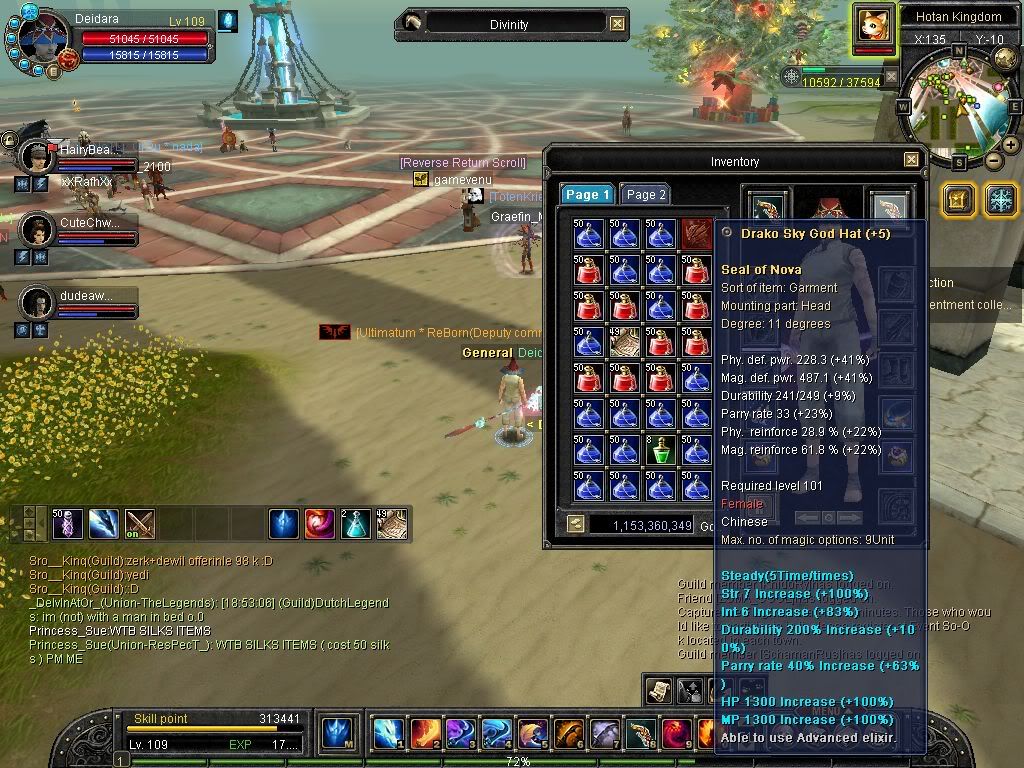1024x768 pixels.
Task: Click the red claw-mark item in inventory
Action: coord(696,234)
